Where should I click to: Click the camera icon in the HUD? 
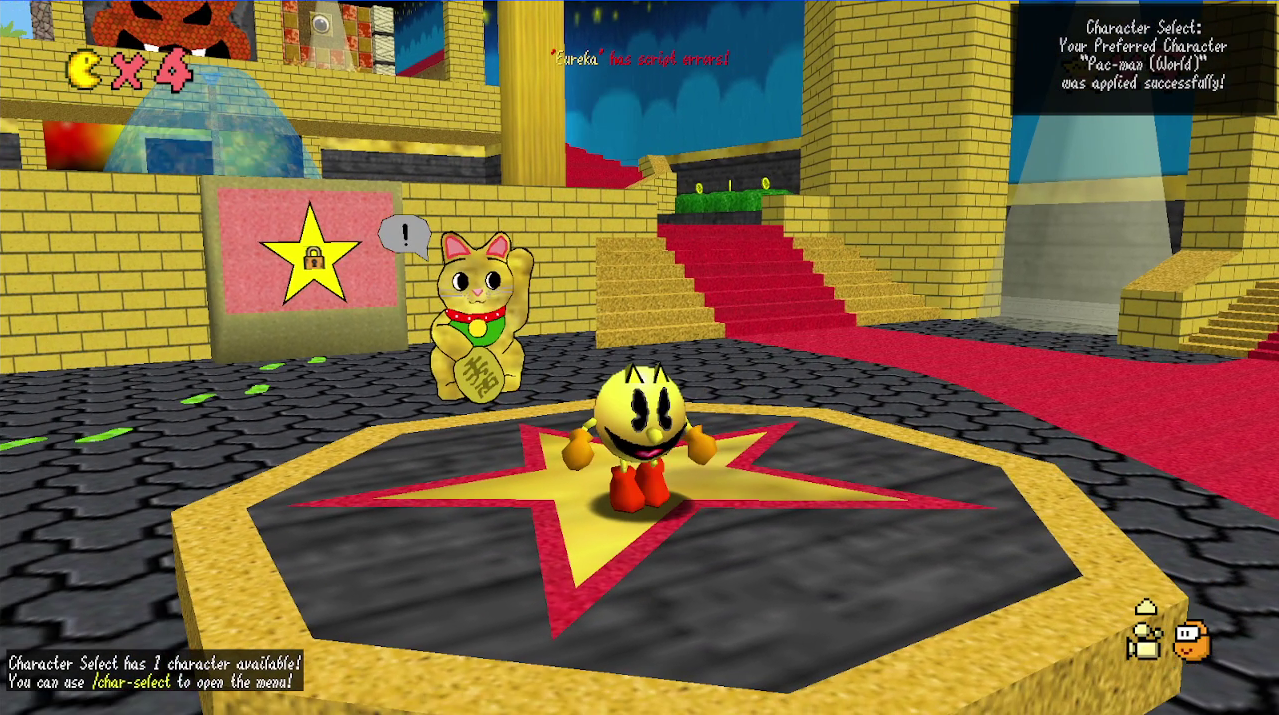tap(1145, 640)
